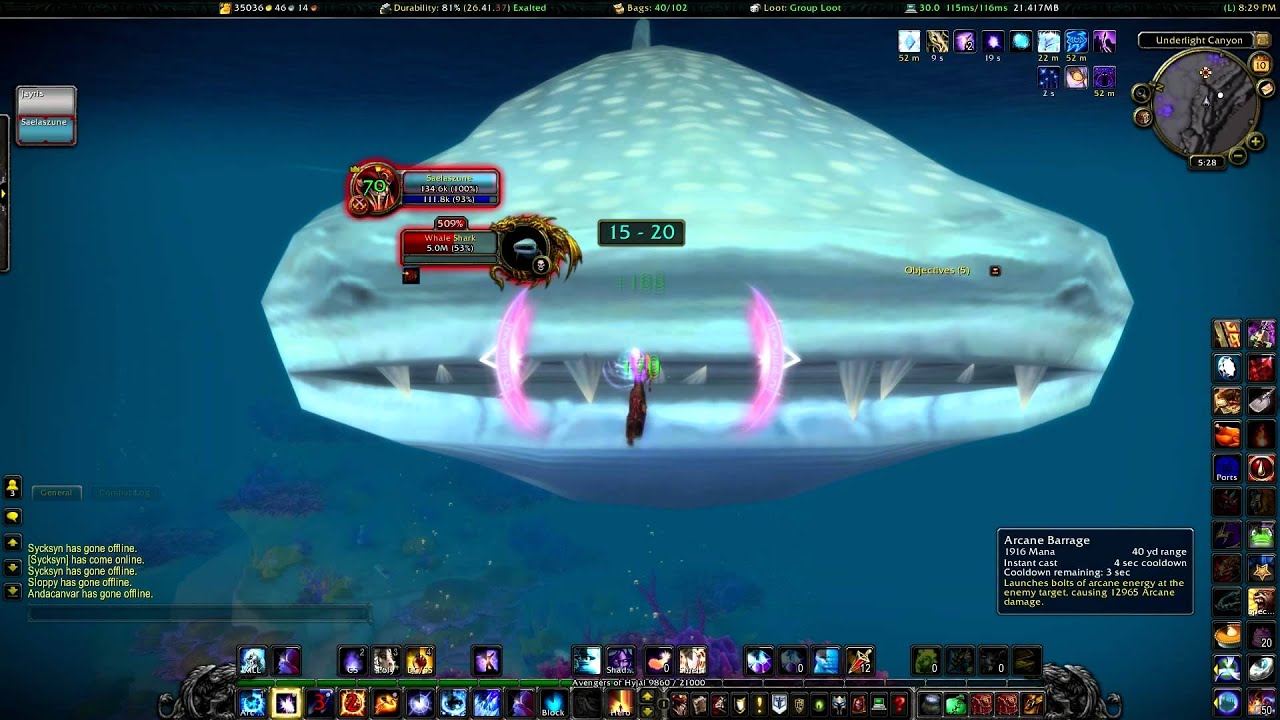Zoom out on the minimap
The width and height of the screenshot is (1280, 720).
pyautogui.click(x=1239, y=156)
